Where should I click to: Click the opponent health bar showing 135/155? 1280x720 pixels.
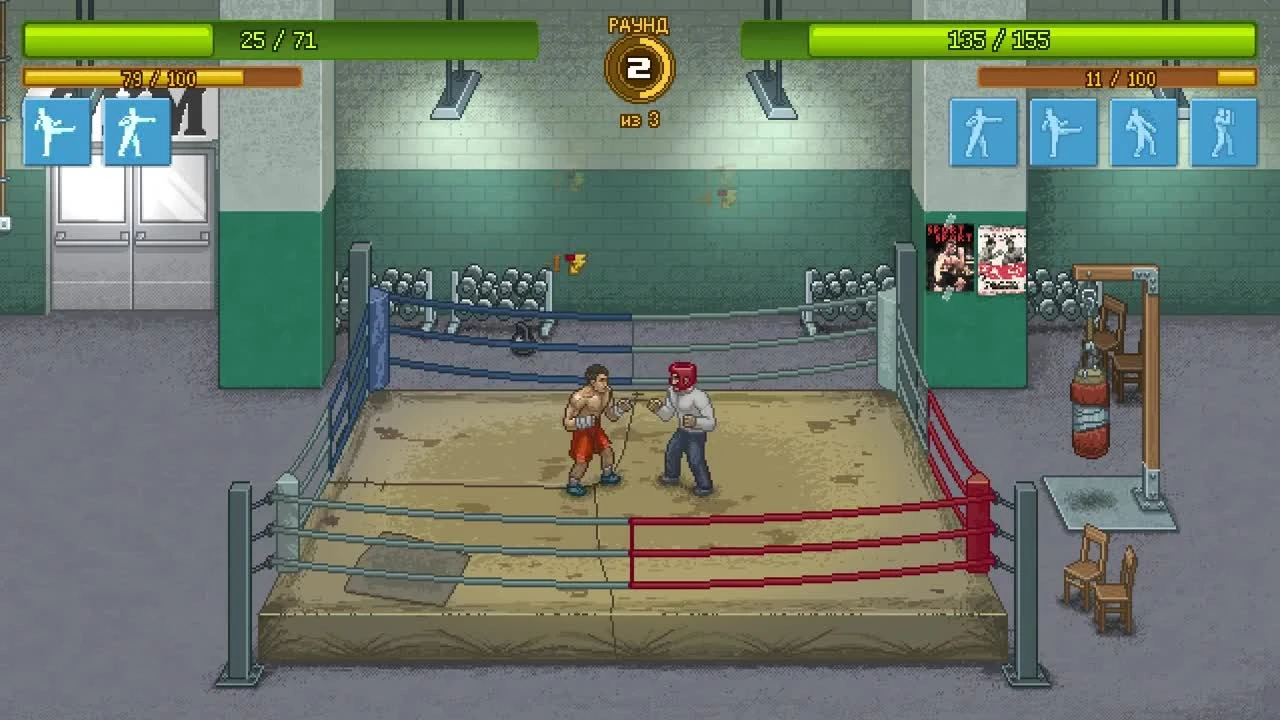pos(1000,41)
